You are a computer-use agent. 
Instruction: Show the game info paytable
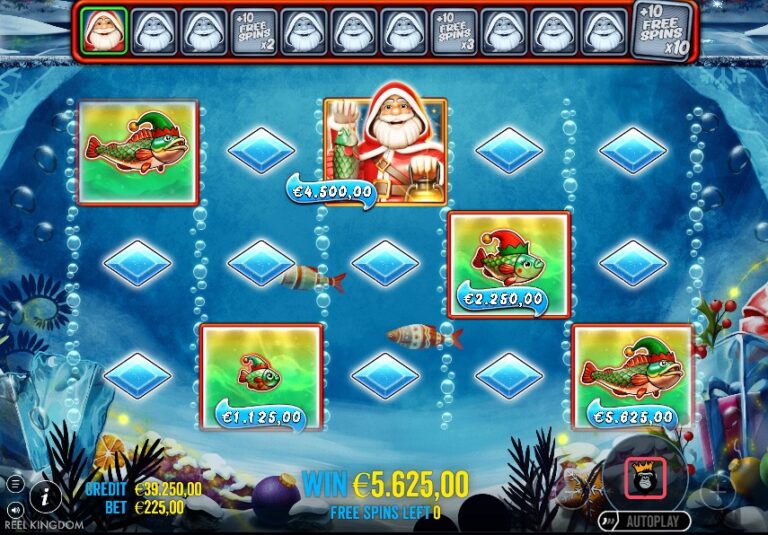click(44, 493)
